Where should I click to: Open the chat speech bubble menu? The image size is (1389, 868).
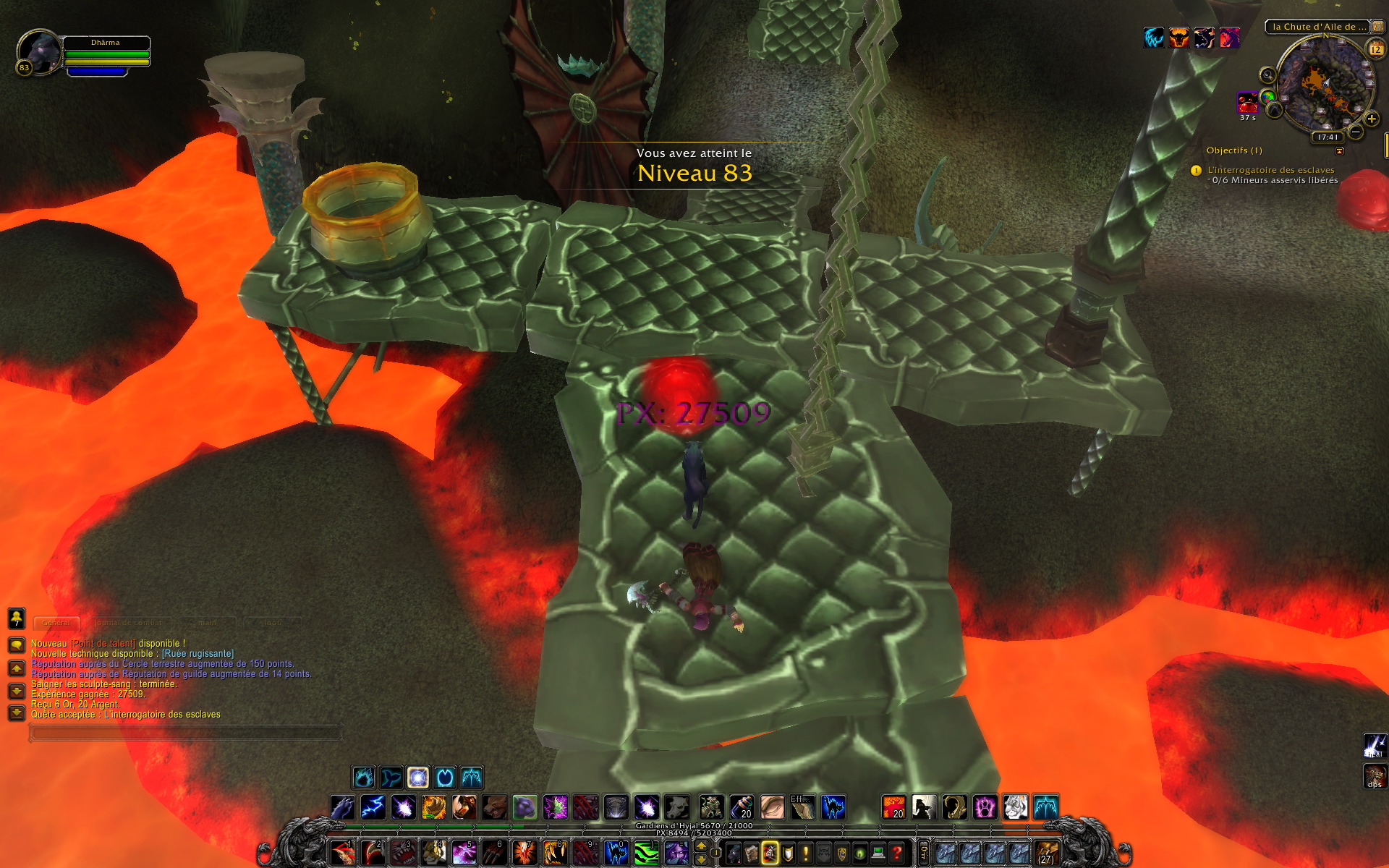[x=16, y=644]
